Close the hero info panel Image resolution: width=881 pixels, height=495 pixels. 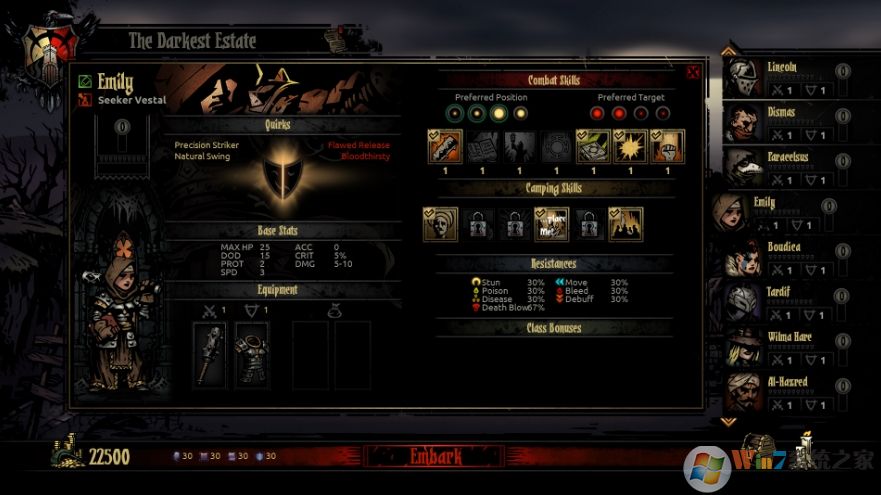(694, 72)
